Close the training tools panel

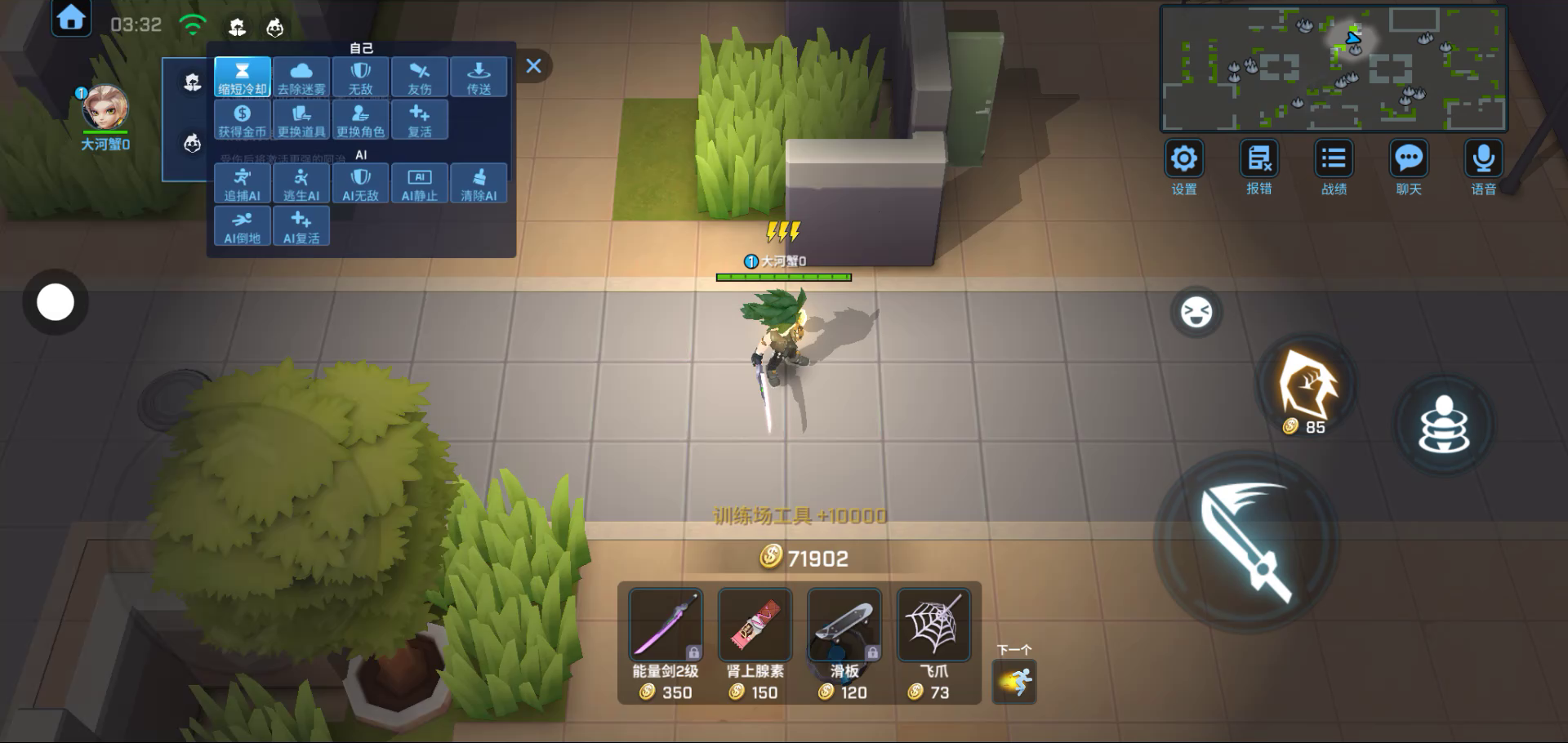(533, 66)
